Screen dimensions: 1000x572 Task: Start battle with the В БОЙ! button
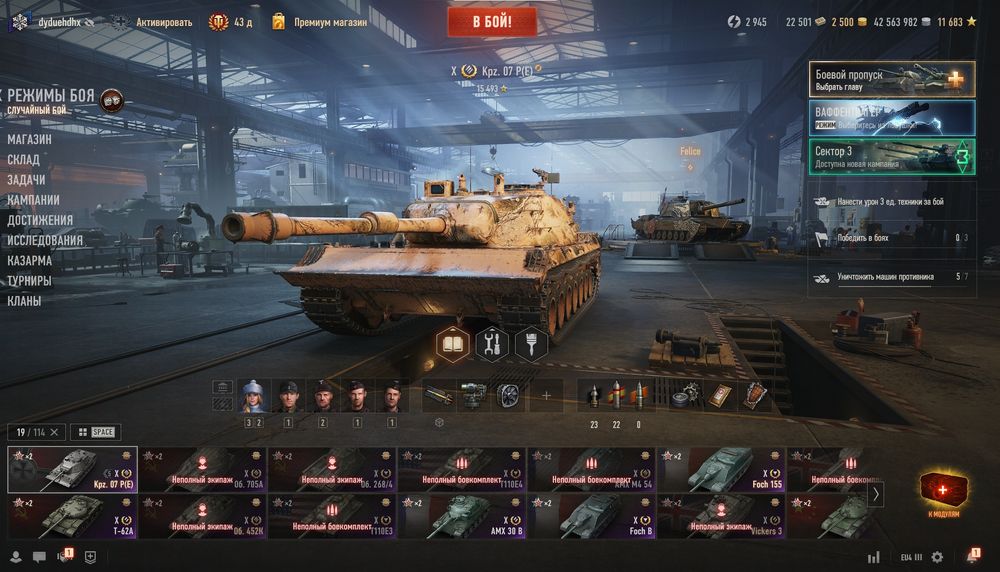pos(492,22)
